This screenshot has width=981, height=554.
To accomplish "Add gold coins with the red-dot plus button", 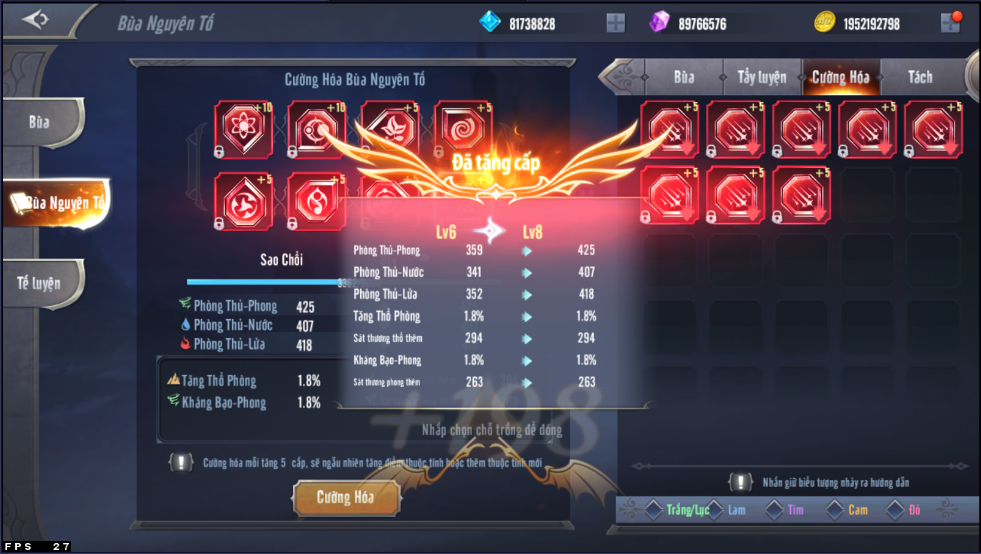I will click(950, 23).
